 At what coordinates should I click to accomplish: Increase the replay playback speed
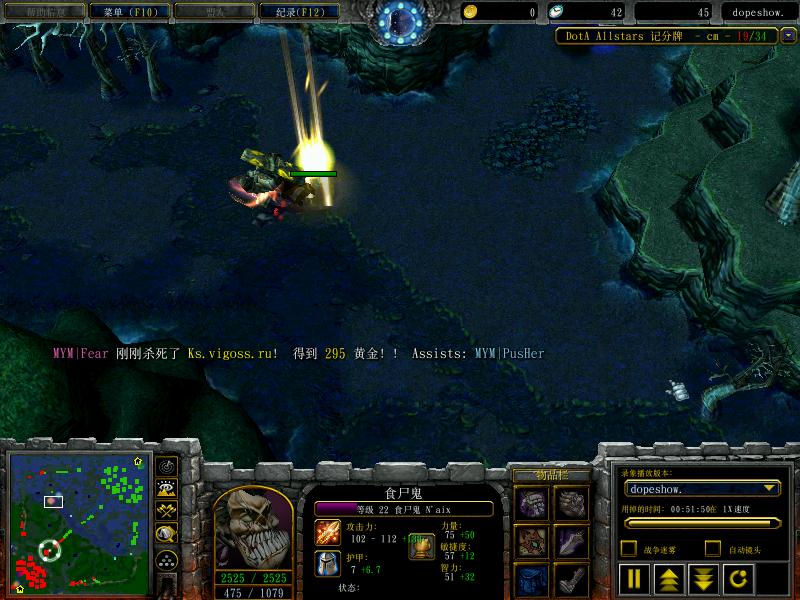tap(667, 578)
